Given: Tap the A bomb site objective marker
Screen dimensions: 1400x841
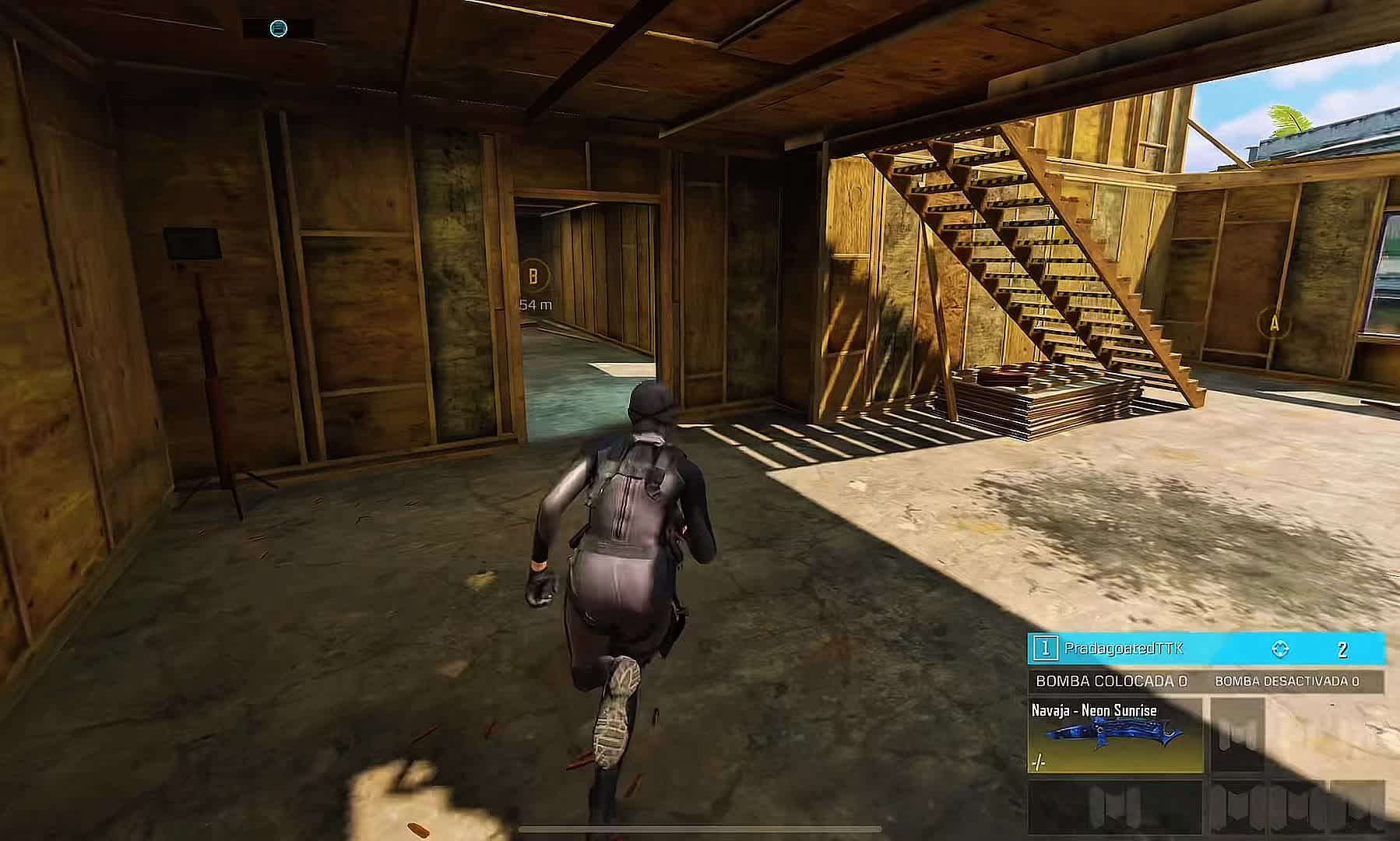Looking at the screenshot, I should 1275,322.
